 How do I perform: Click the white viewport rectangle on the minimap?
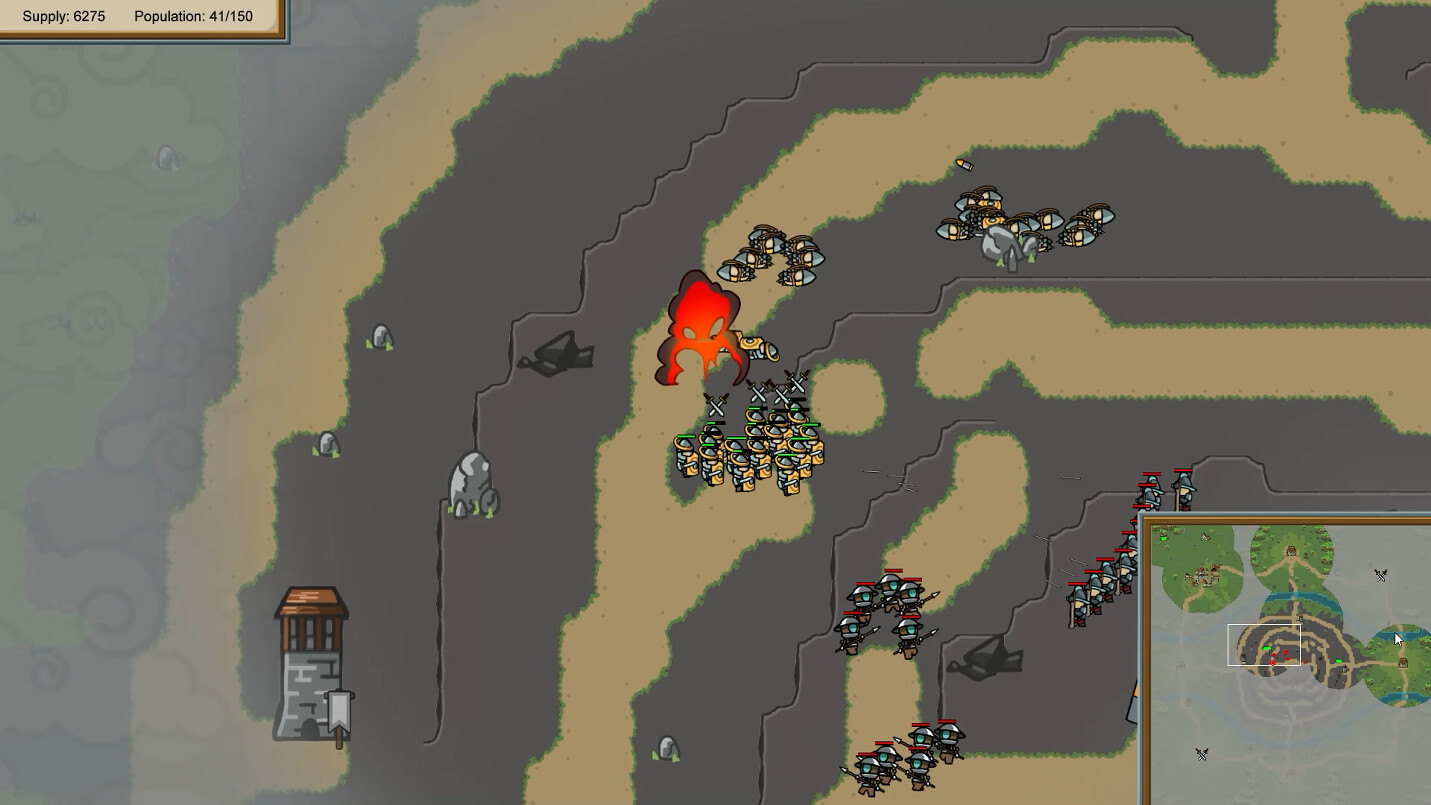[1264, 644]
